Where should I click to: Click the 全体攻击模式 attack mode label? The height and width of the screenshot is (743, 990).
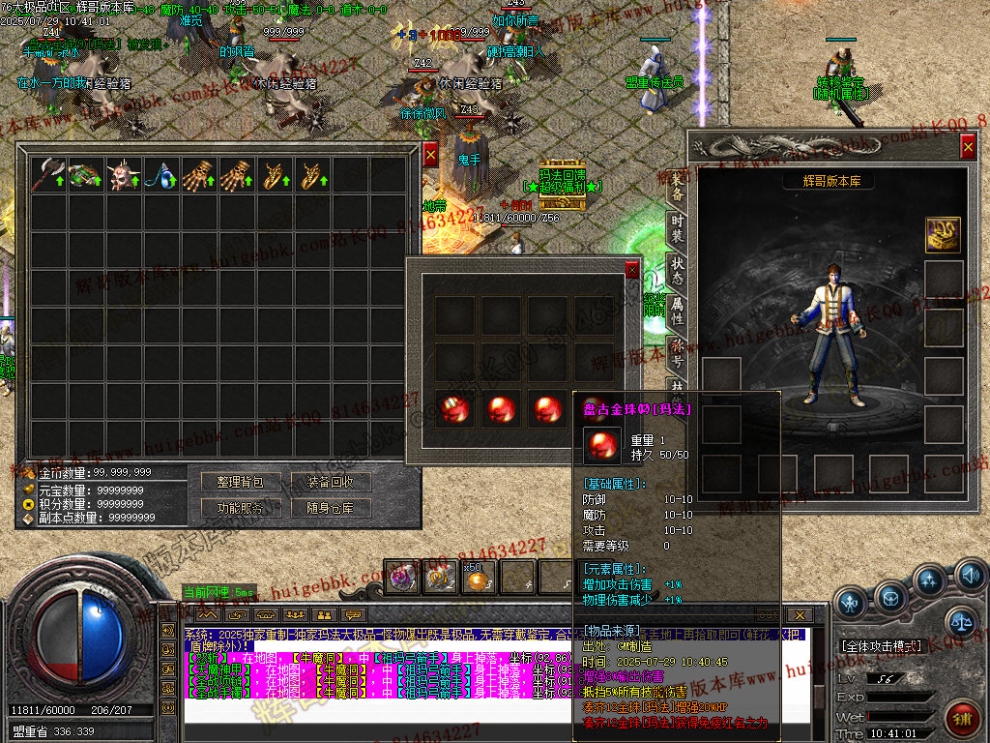(880, 646)
